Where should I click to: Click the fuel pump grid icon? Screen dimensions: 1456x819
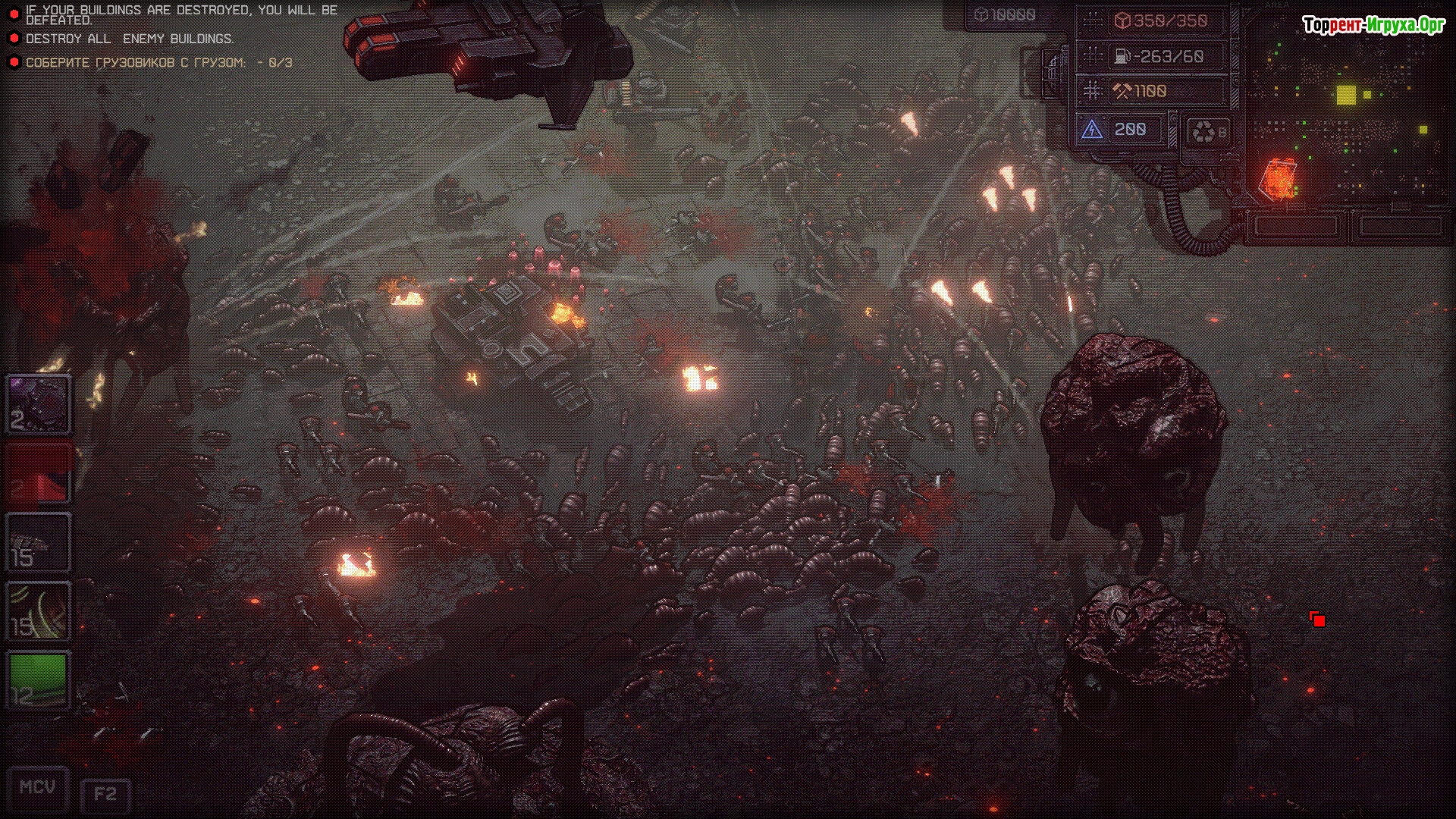click(x=1093, y=56)
